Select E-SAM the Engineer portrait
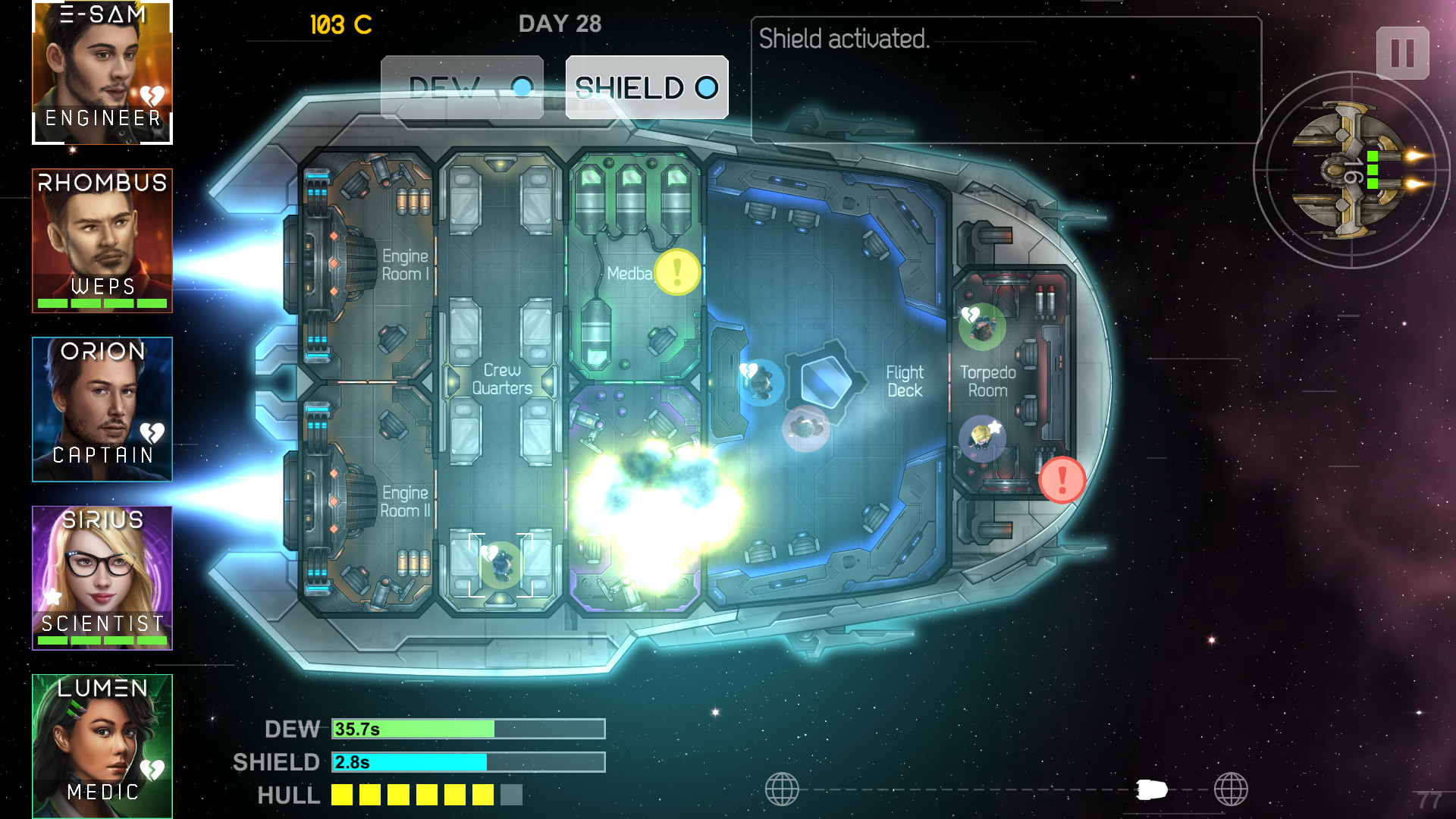Viewport: 1456px width, 819px height. (x=102, y=72)
